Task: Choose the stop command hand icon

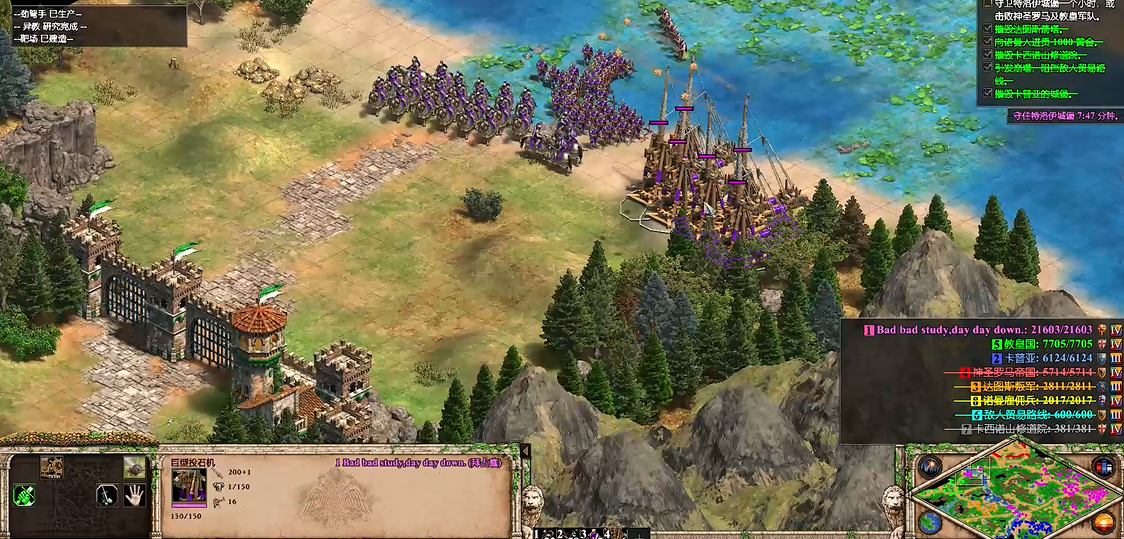Action: [134, 494]
